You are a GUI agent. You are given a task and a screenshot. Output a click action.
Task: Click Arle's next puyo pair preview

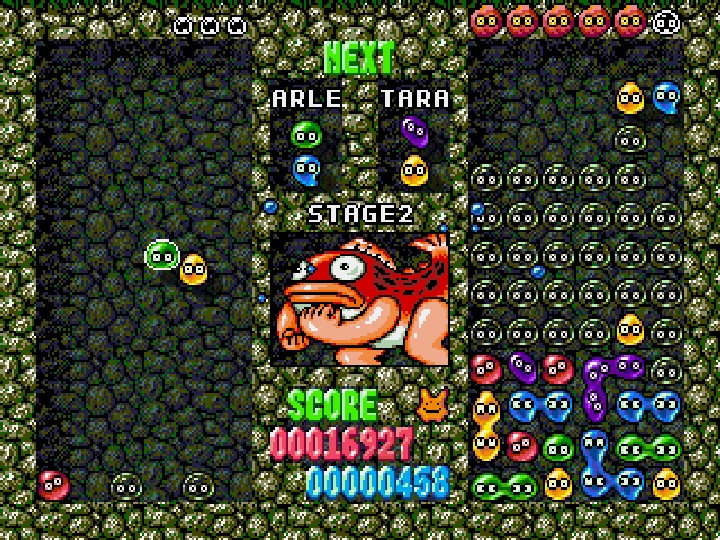point(306,152)
